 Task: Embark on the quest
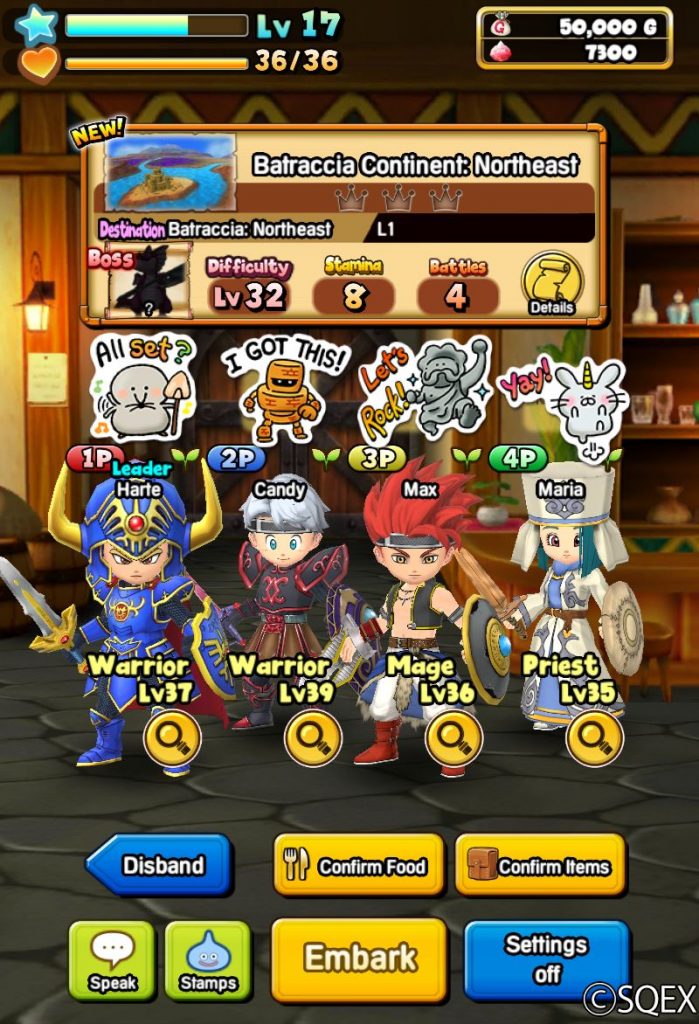[x=358, y=958]
